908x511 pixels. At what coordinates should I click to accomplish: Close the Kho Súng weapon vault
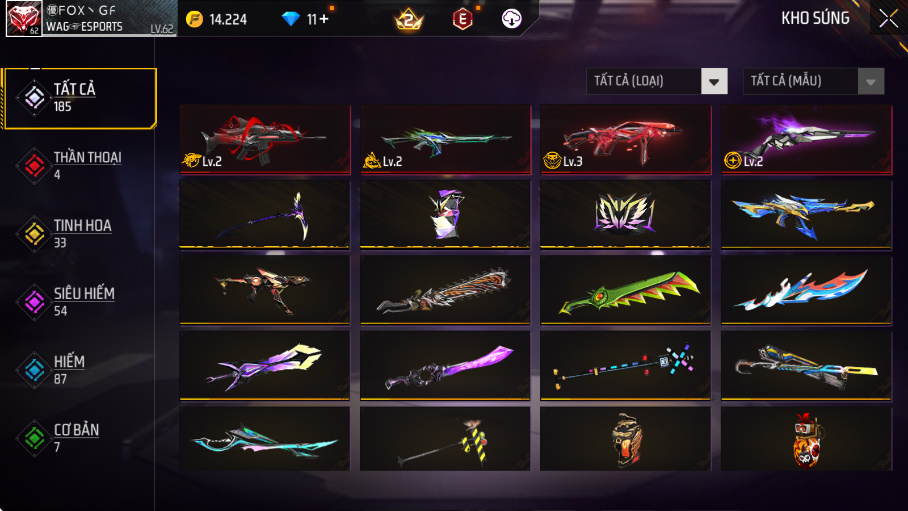888,18
